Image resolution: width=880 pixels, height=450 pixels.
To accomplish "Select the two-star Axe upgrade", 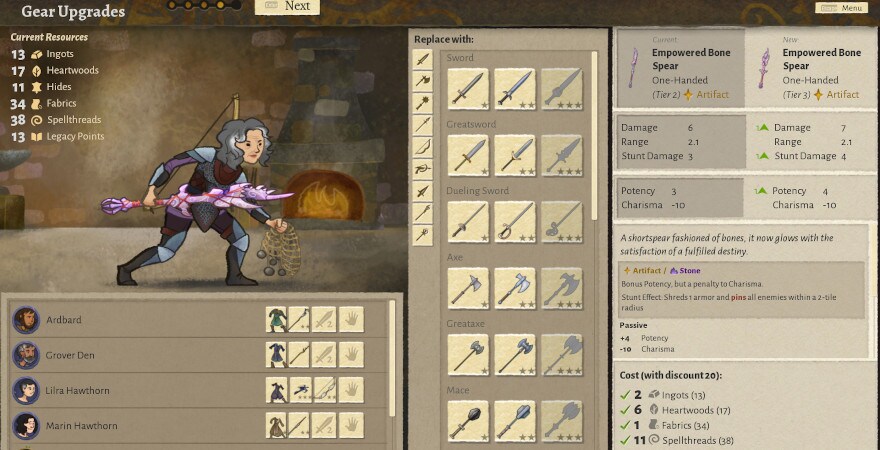I will [x=515, y=288].
